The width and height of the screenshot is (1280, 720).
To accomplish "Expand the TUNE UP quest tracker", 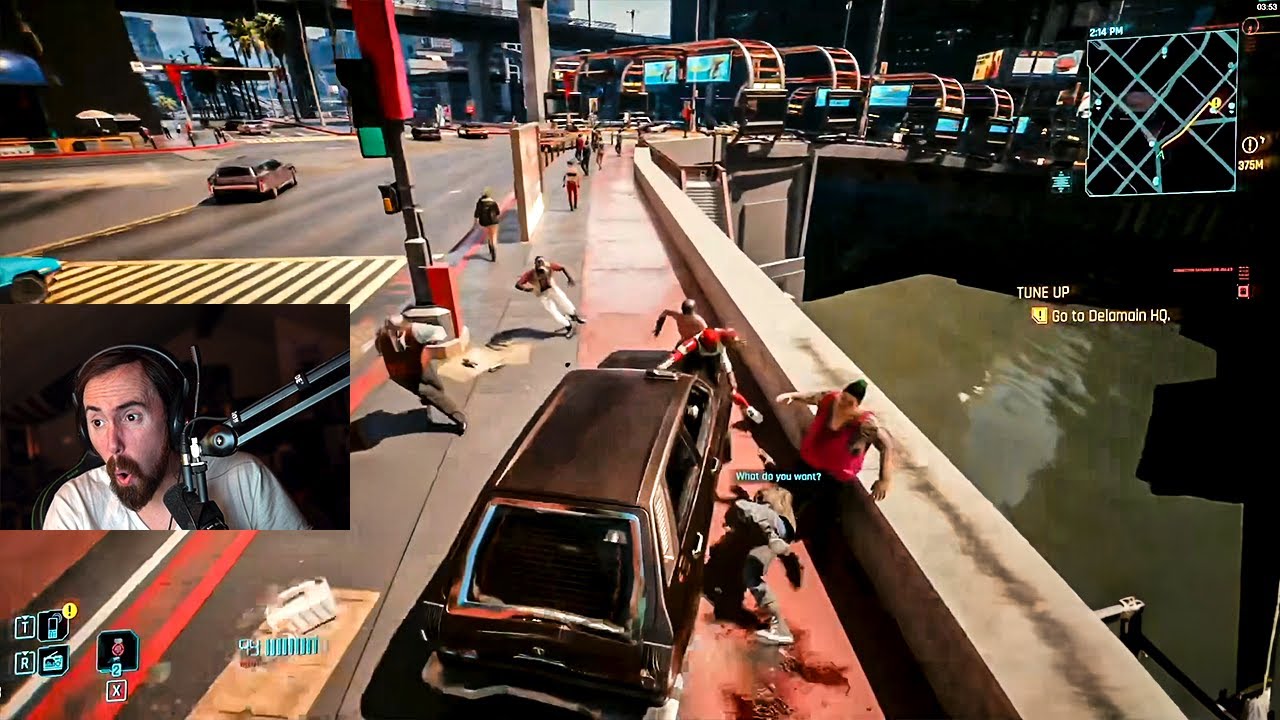I will pos(1044,292).
